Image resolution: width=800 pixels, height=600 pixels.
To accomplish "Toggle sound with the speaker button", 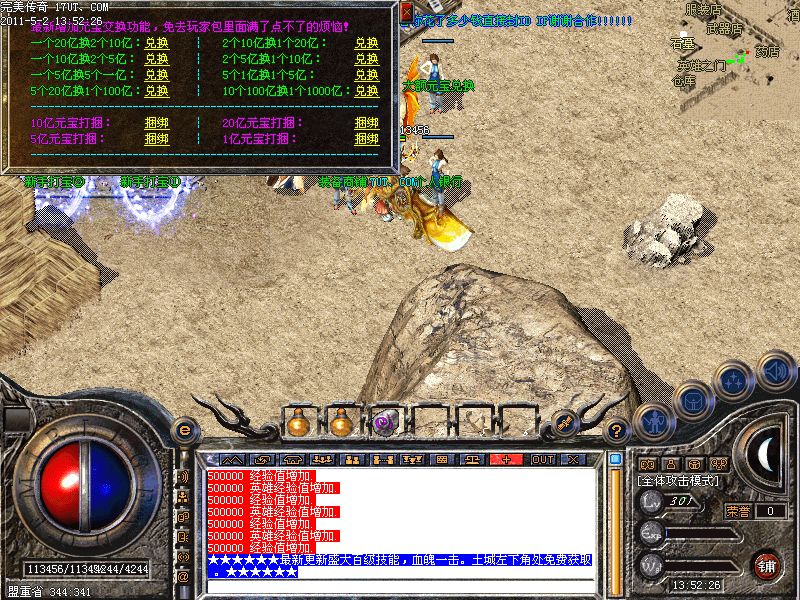I will (776, 370).
